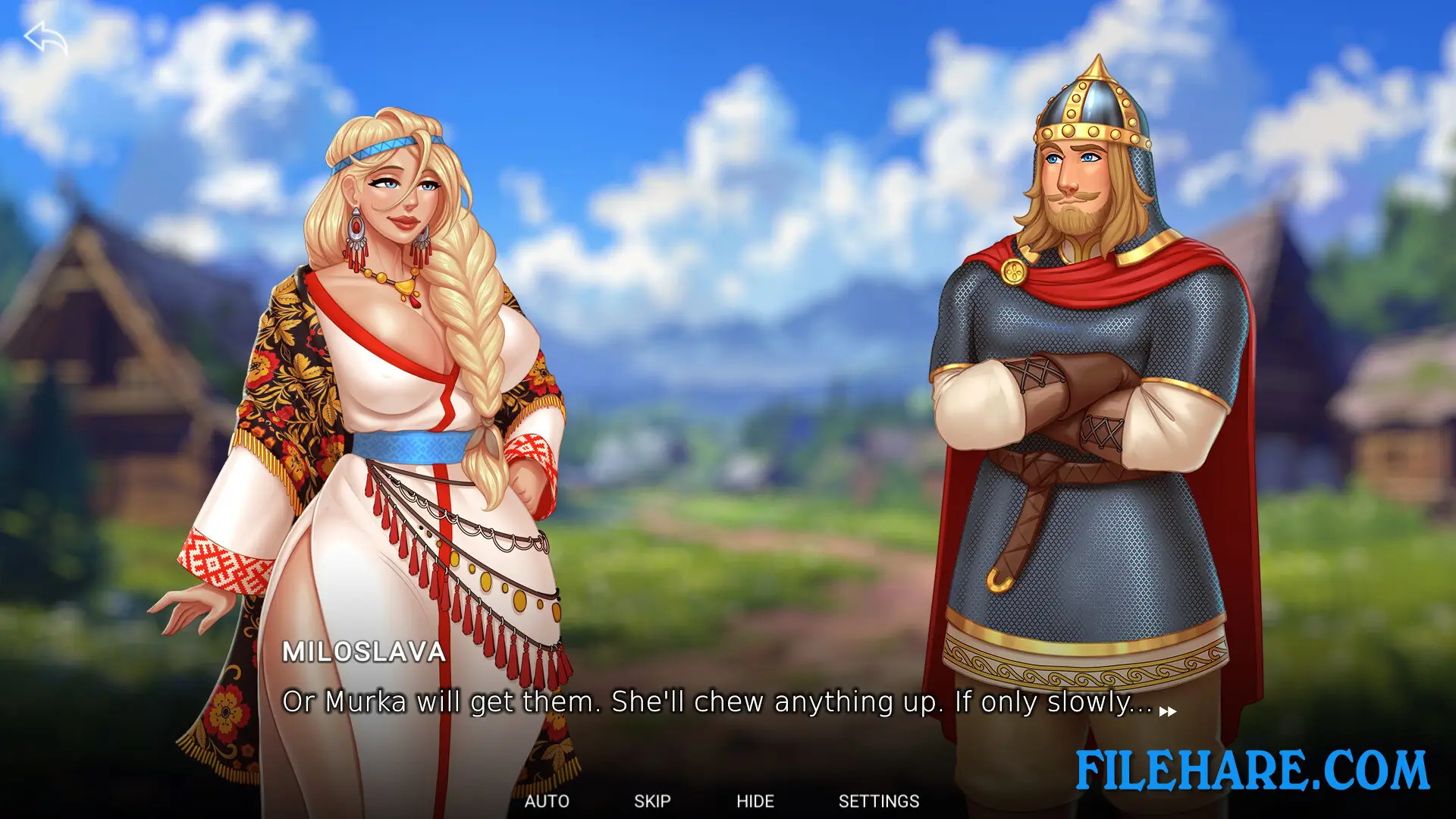
Task: Toggle automatic text progression with AUTO
Action: tap(548, 801)
